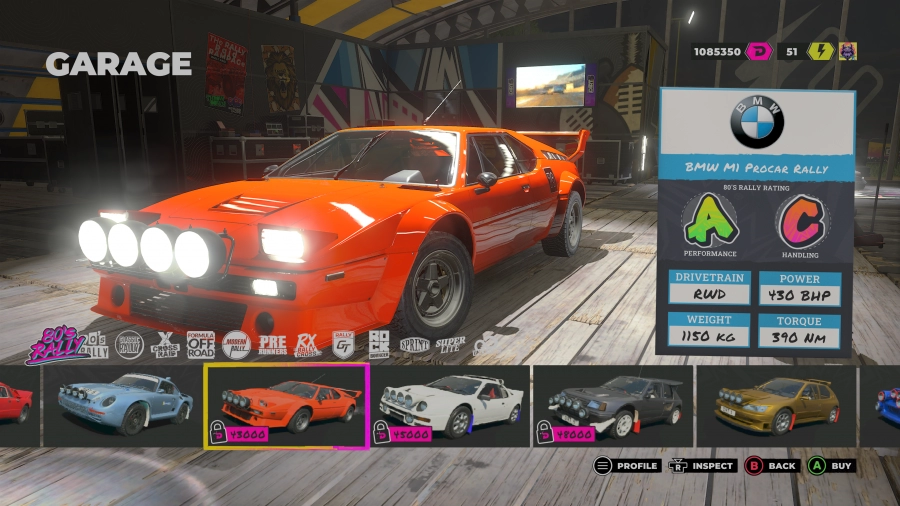Open the Rally GT category
The height and width of the screenshot is (506, 900).
(x=343, y=345)
